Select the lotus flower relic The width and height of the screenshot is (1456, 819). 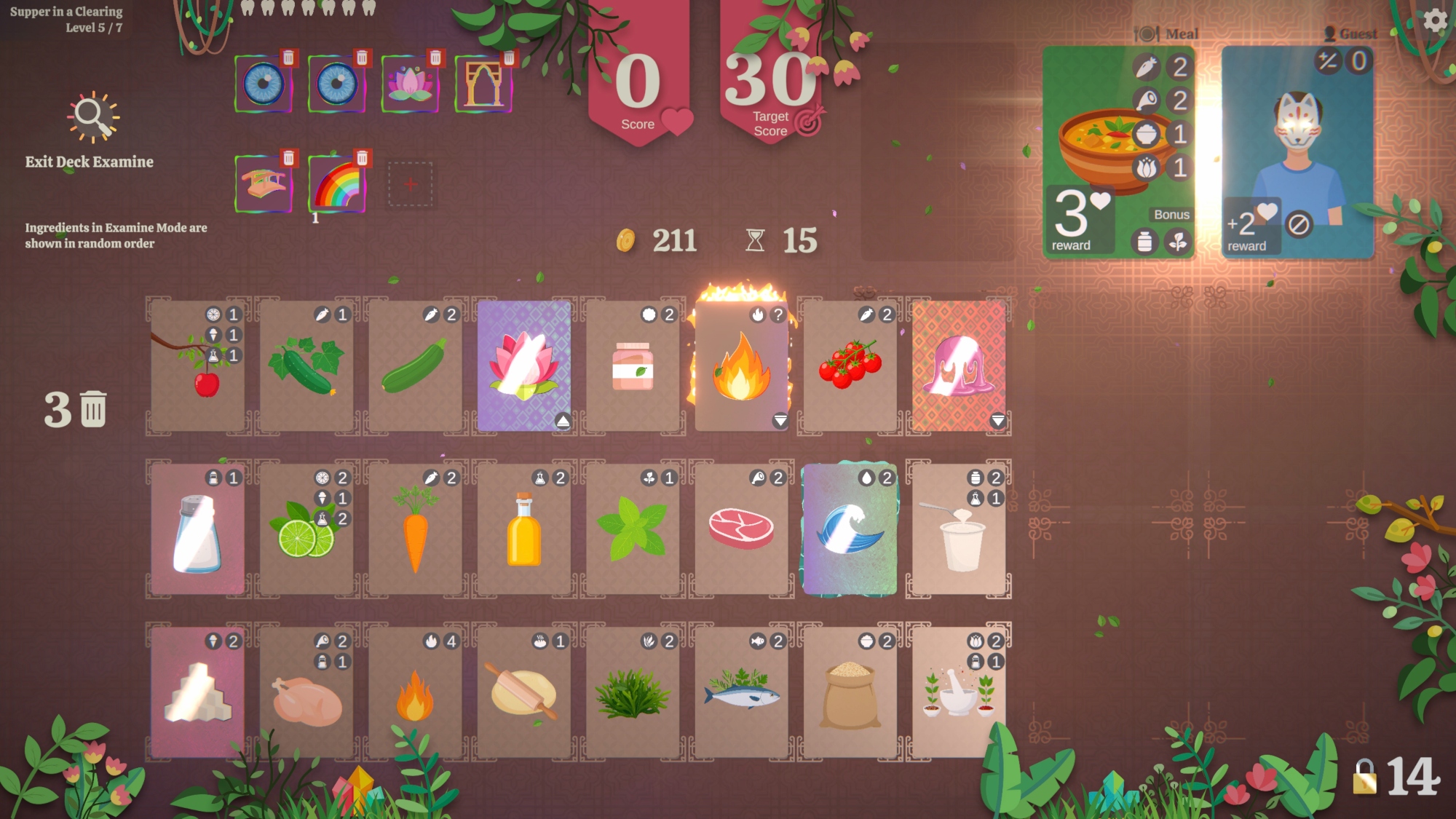click(x=410, y=84)
